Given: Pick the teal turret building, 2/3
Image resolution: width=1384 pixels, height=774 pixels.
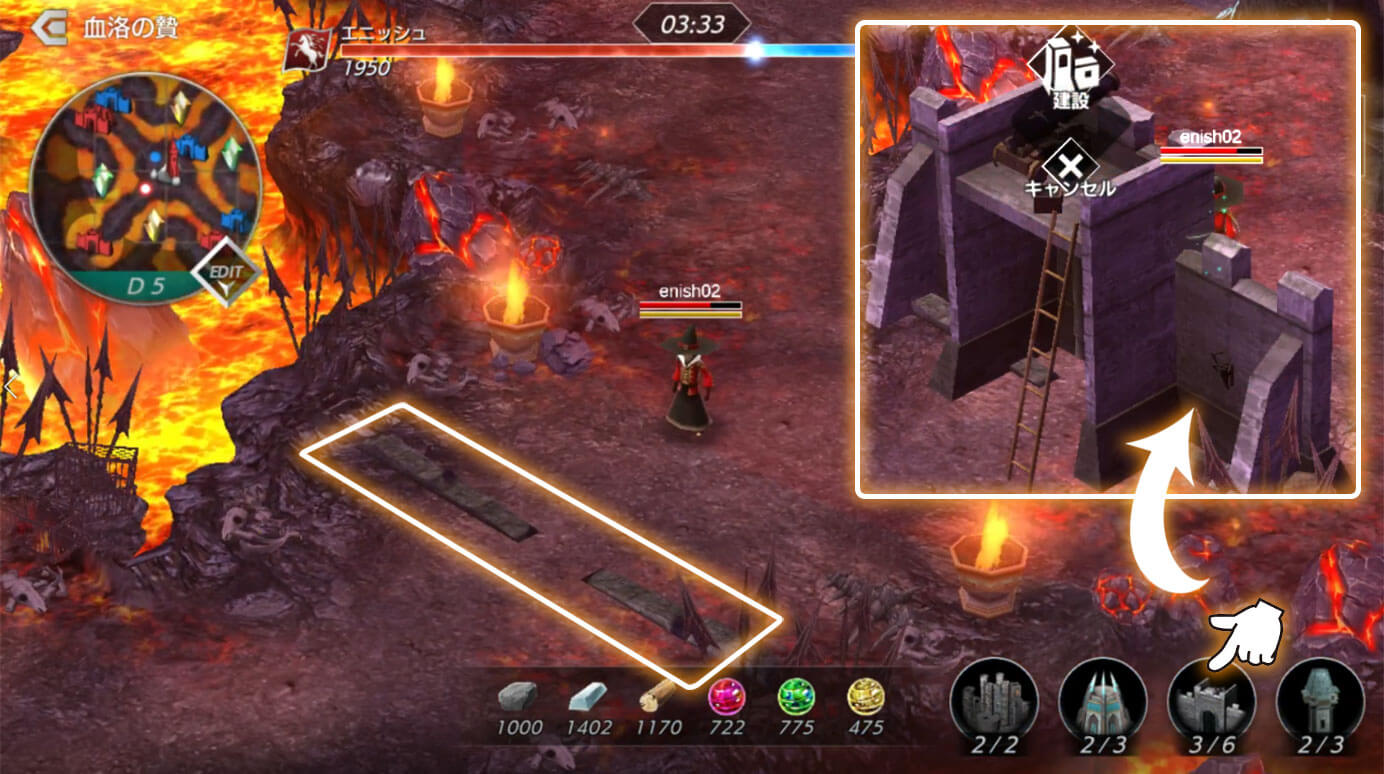Looking at the screenshot, I should (x=1320, y=699).
